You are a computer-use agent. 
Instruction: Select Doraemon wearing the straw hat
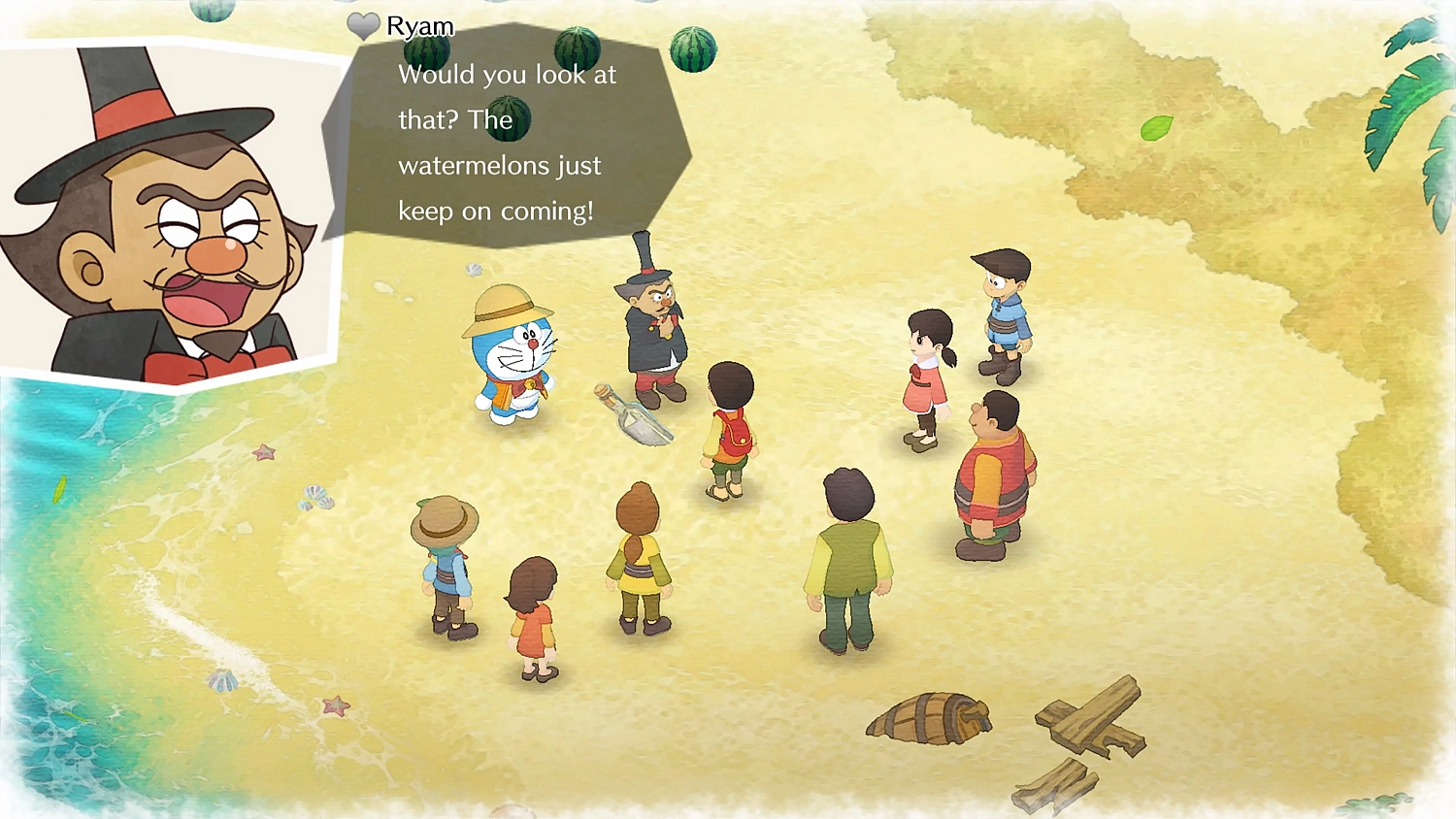point(514,359)
